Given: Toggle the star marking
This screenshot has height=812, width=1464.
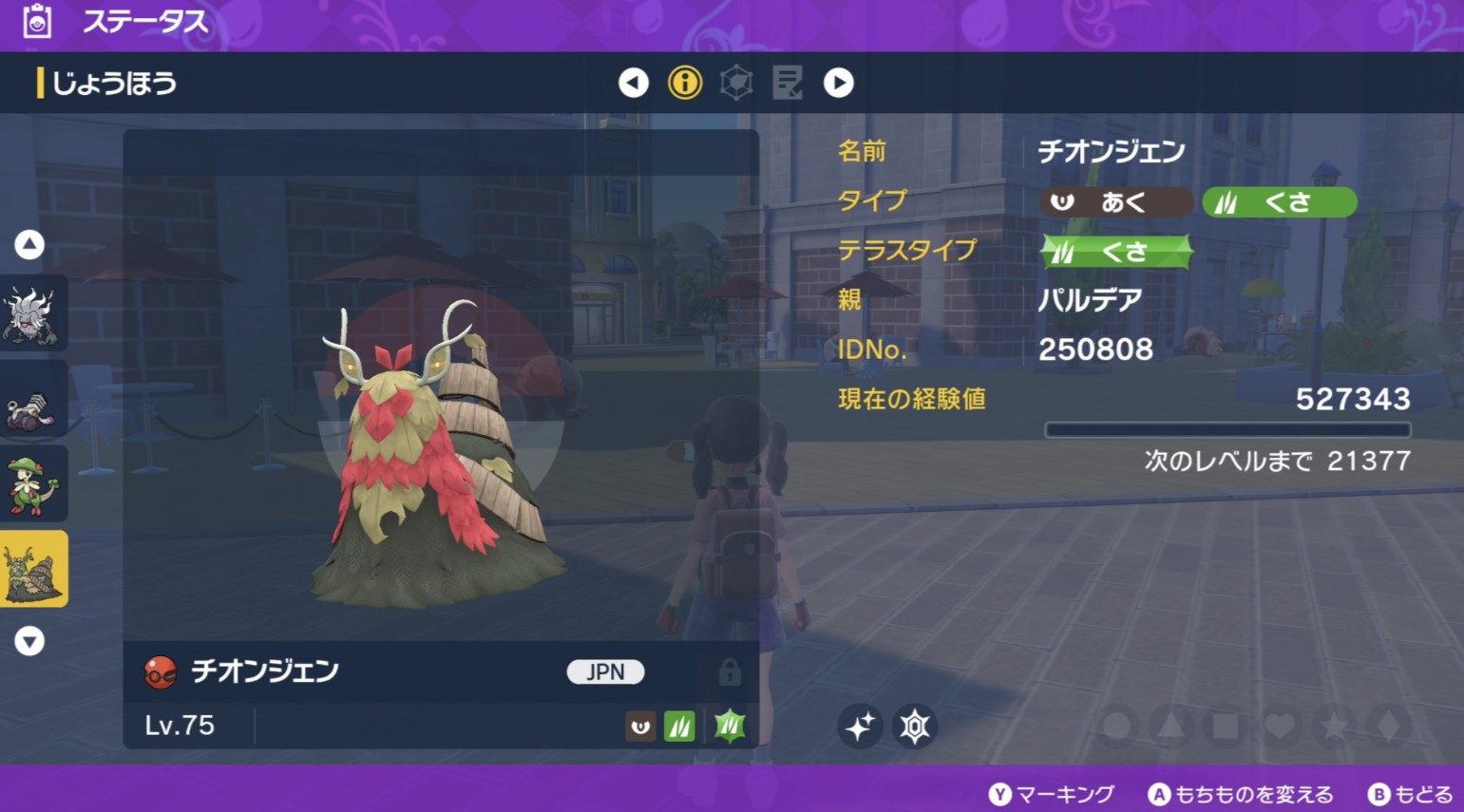Looking at the screenshot, I should pyautogui.click(x=1335, y=727).
